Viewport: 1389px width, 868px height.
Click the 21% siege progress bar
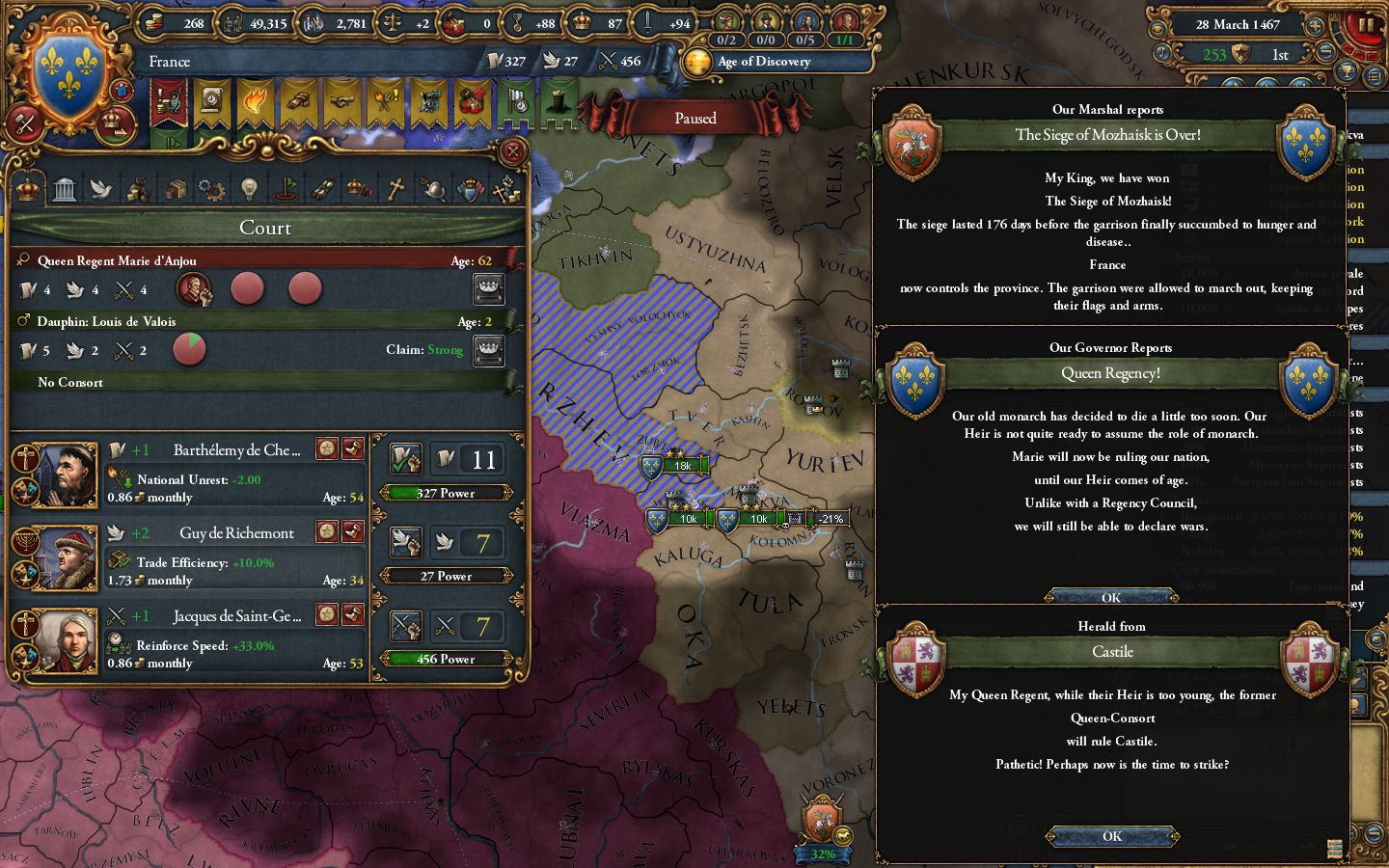(828, 519)
